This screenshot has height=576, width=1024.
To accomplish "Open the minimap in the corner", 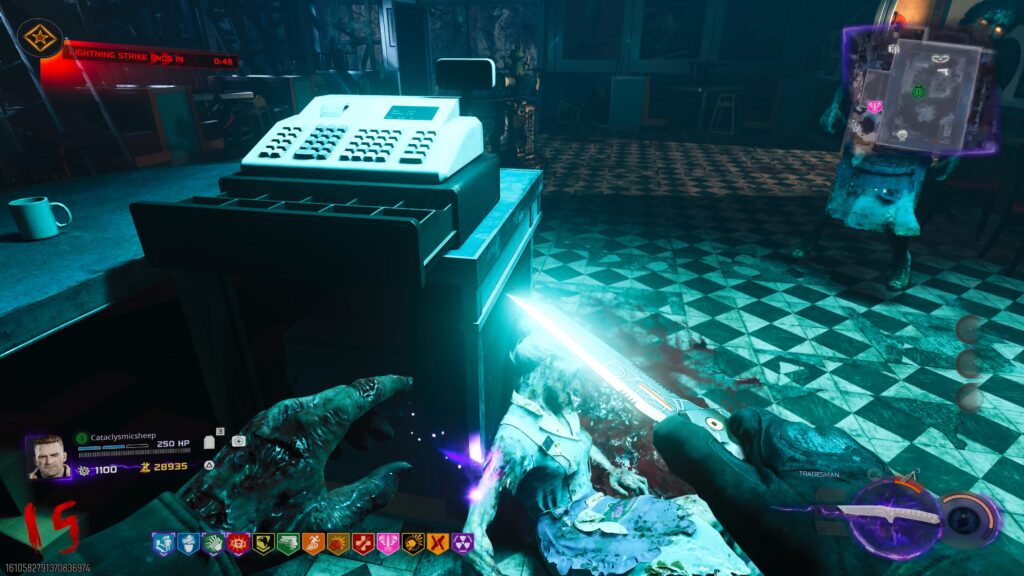I will point(918,92).
